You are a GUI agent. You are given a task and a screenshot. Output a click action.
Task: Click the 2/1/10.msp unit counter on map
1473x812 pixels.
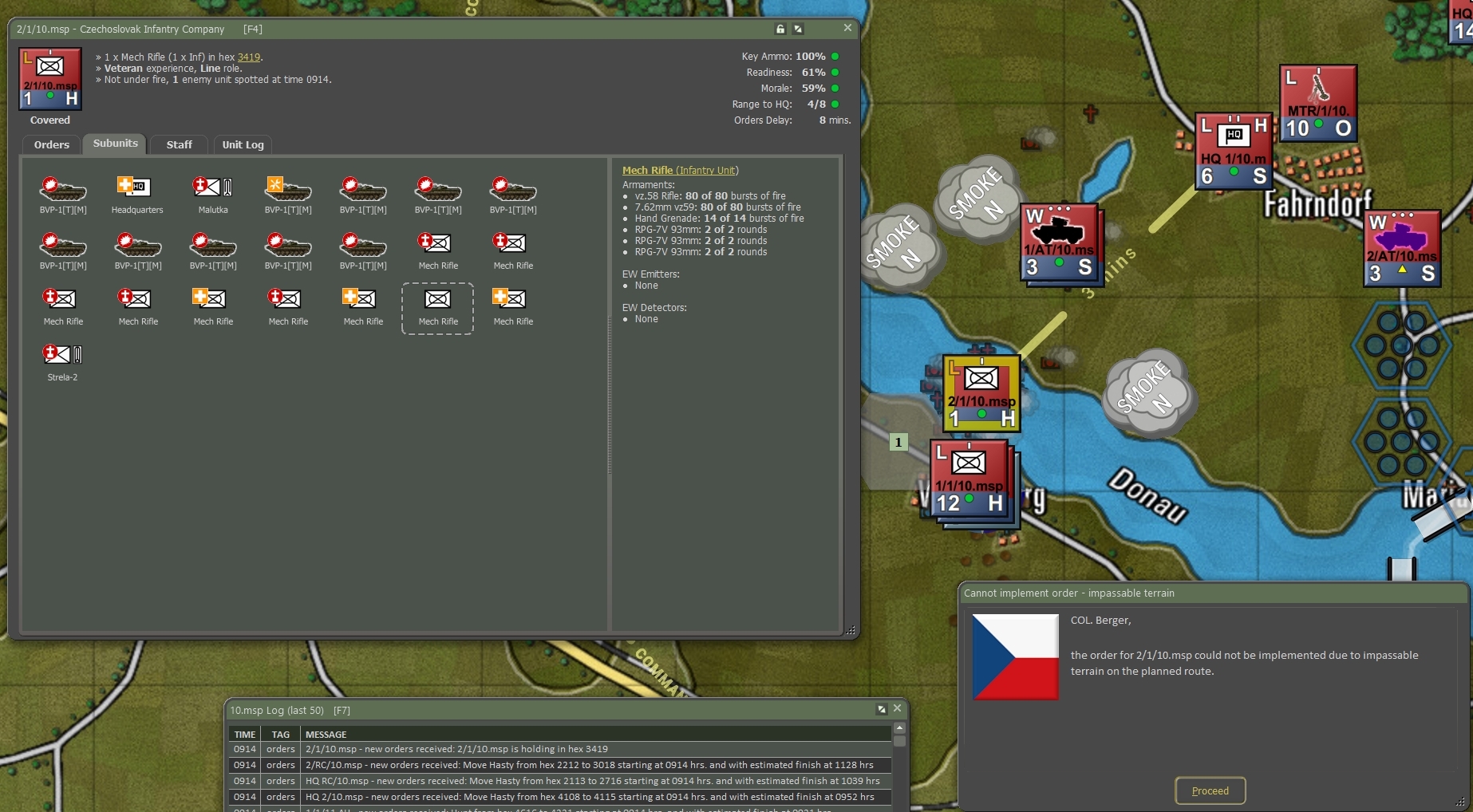(980, 392)
